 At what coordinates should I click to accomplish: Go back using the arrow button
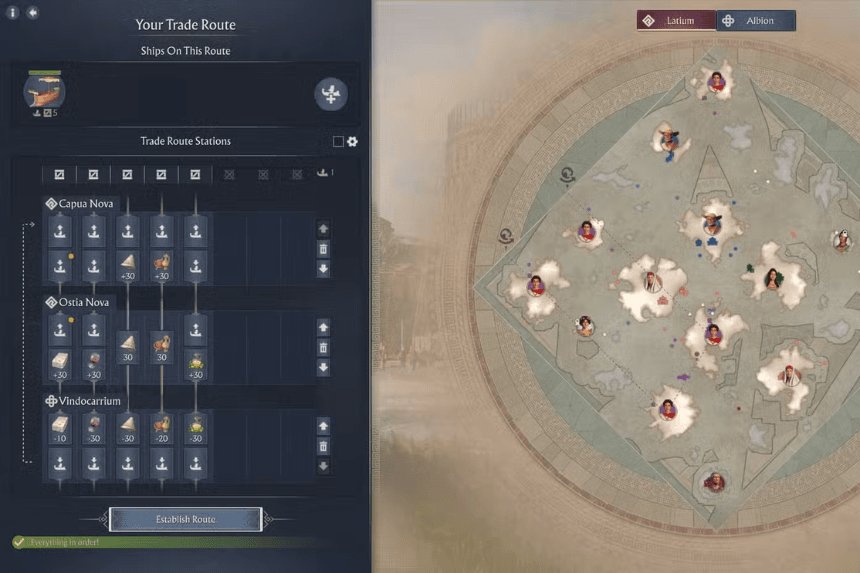pyautogui.click(x=33, y=13)
